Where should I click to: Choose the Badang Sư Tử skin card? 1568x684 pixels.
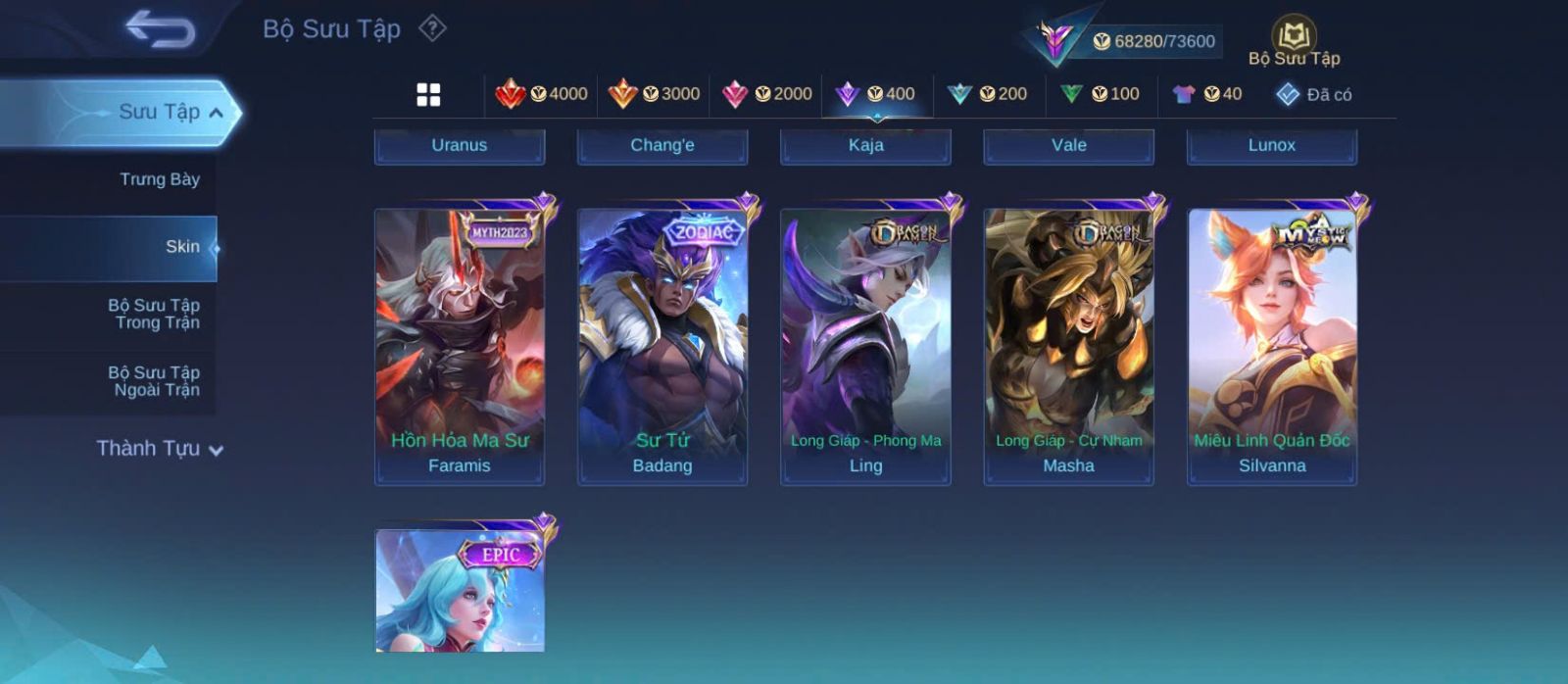click(662, 345)
